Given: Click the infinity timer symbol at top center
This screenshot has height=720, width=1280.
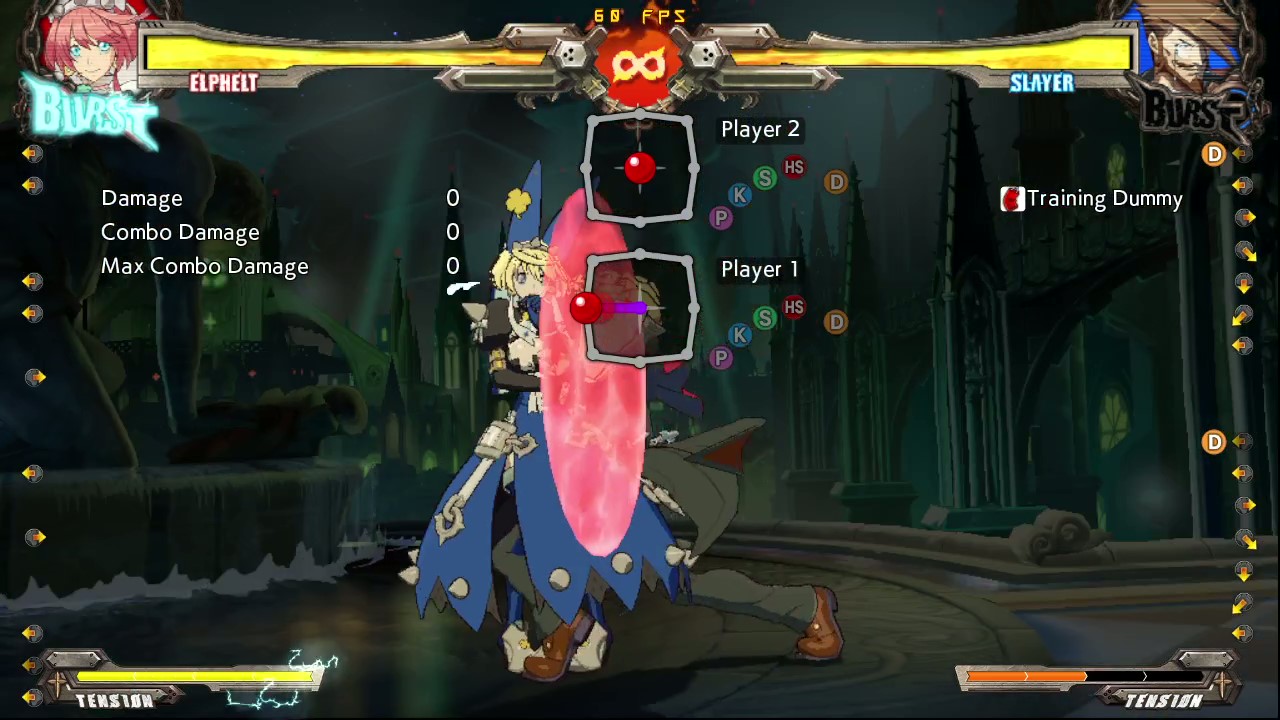Looking at the screenshot, I should click(x=639, y=62).
